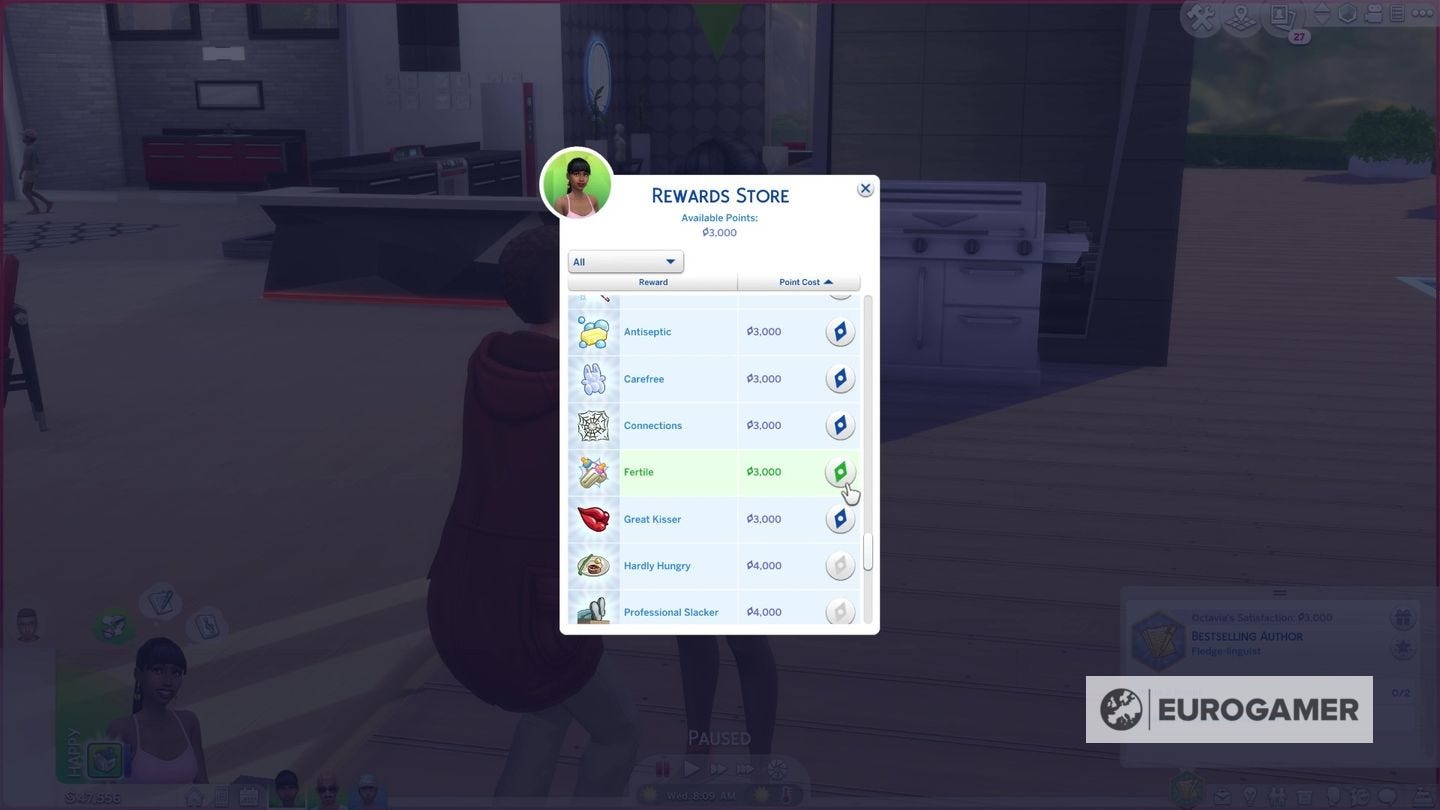Open the video capture camera icon
This screenshot has width=1440, height=810.
click(1374, 15)
